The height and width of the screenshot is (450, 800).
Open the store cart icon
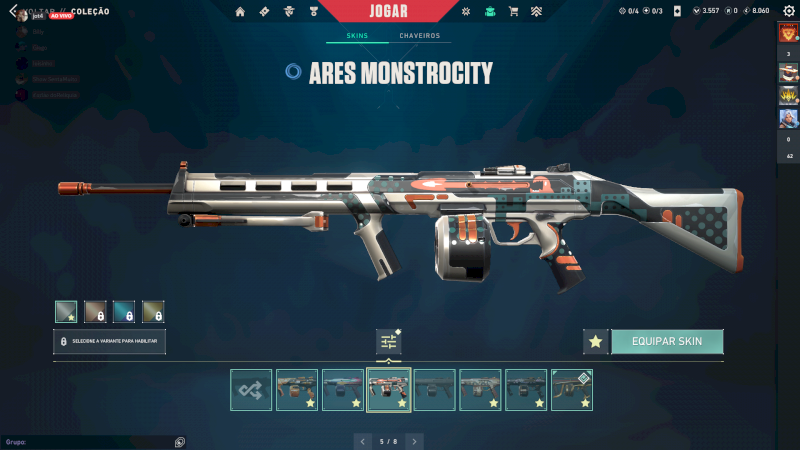[x=513, y=12]
